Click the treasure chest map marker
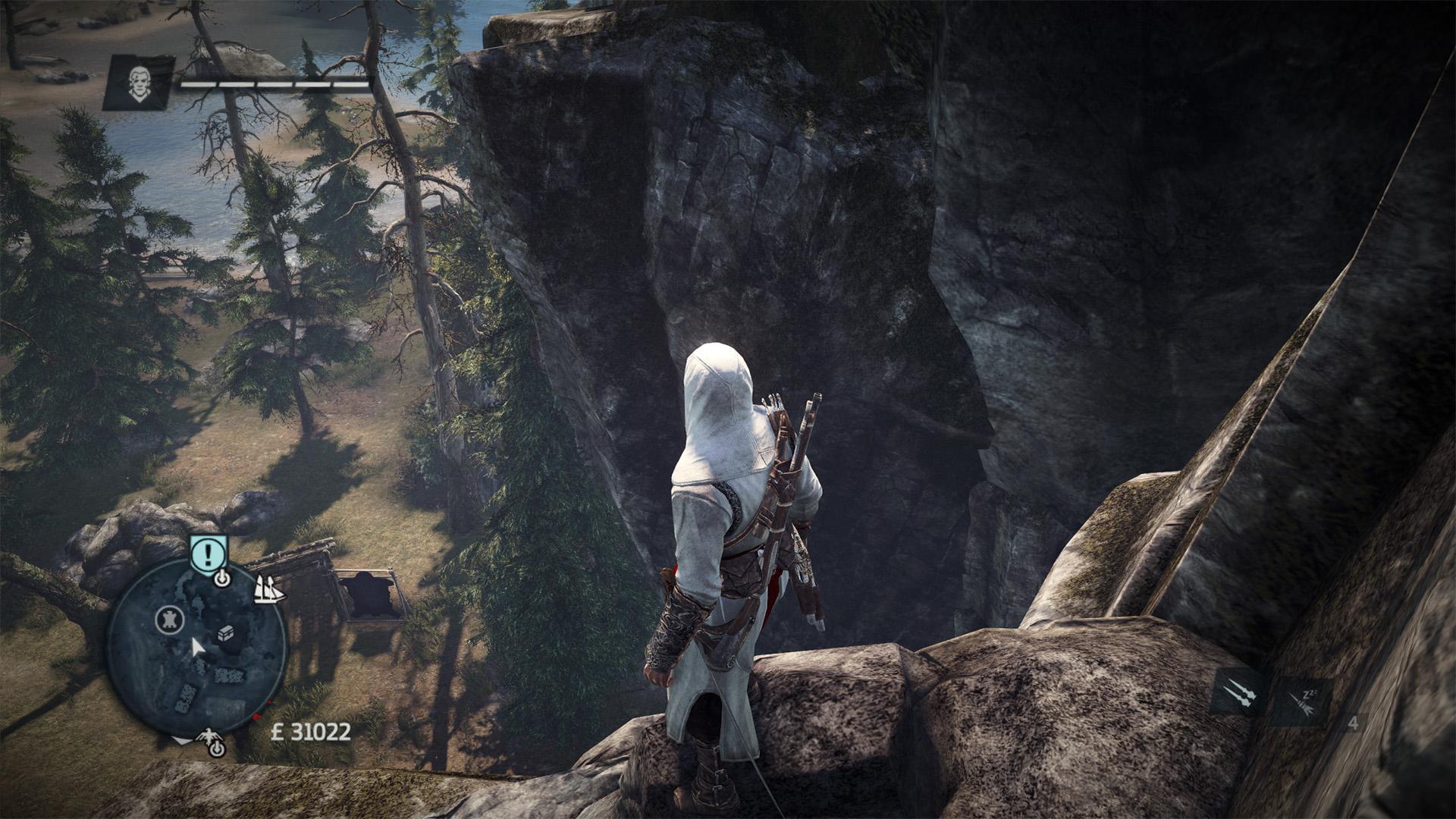Screen dimensions: 1456x819 click(x=227, y=634)
